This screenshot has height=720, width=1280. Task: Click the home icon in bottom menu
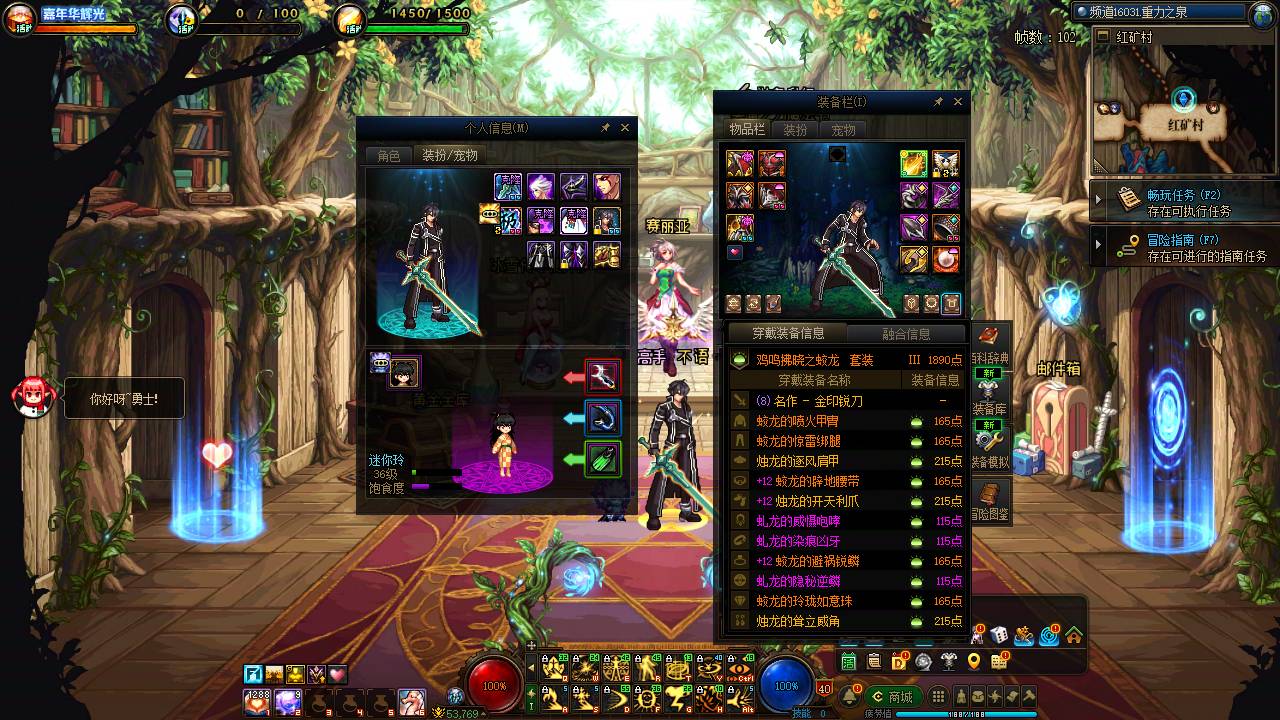click(1073, 634)
